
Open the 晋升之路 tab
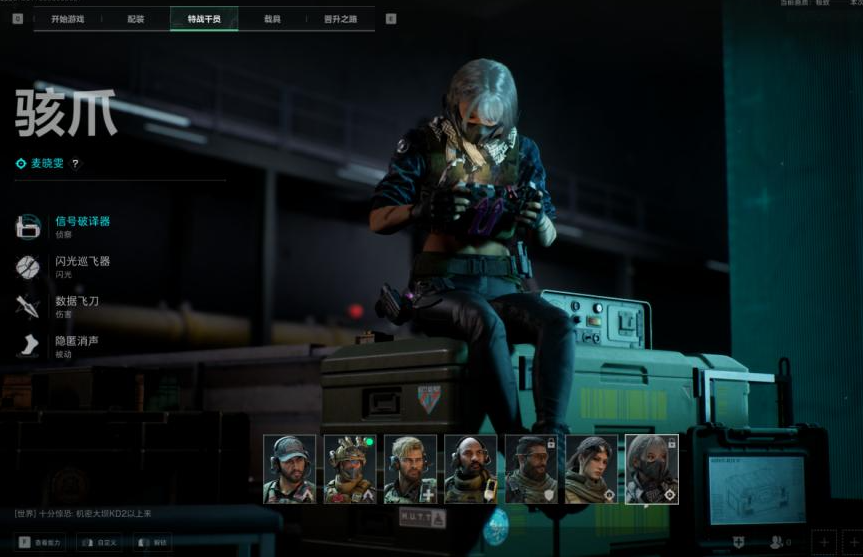click(x=340, y=19)
